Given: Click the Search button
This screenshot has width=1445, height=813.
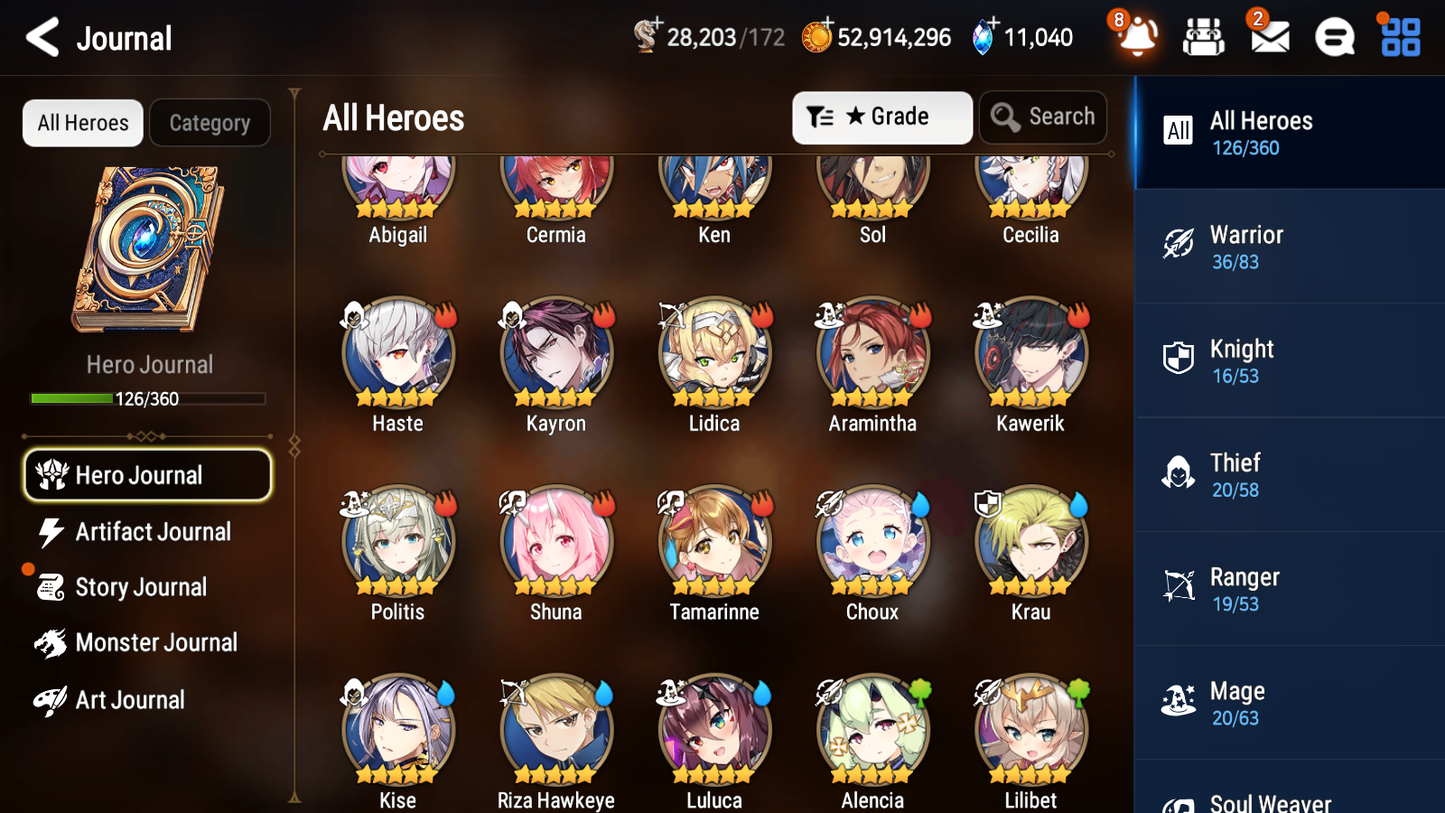Looking at the screenshot, I should 1043,116.
